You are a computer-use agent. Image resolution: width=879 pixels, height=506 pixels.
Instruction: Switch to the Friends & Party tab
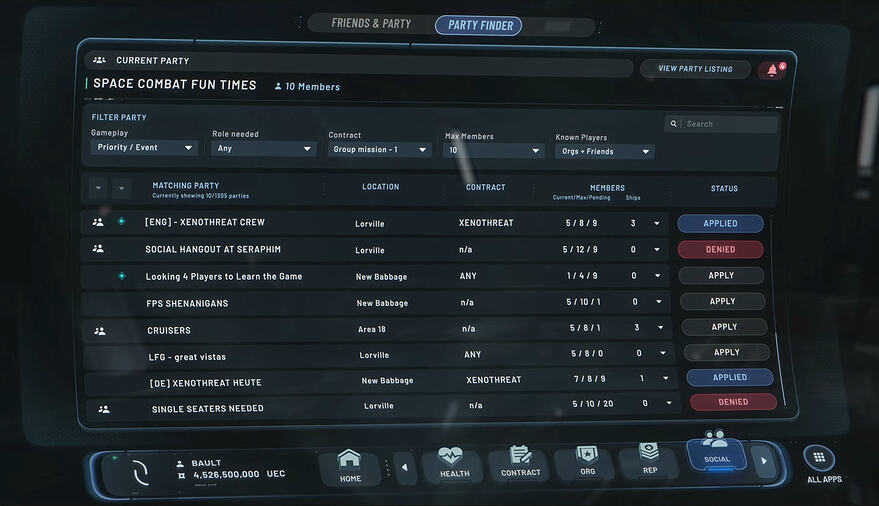tap(371, 23)
